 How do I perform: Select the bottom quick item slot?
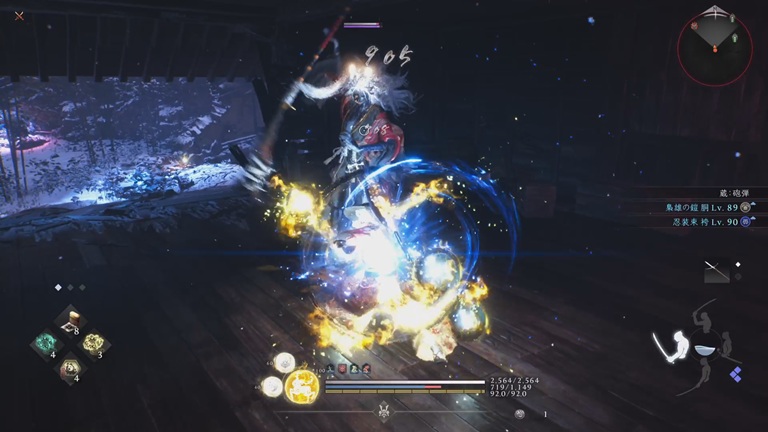coord(70,369)
